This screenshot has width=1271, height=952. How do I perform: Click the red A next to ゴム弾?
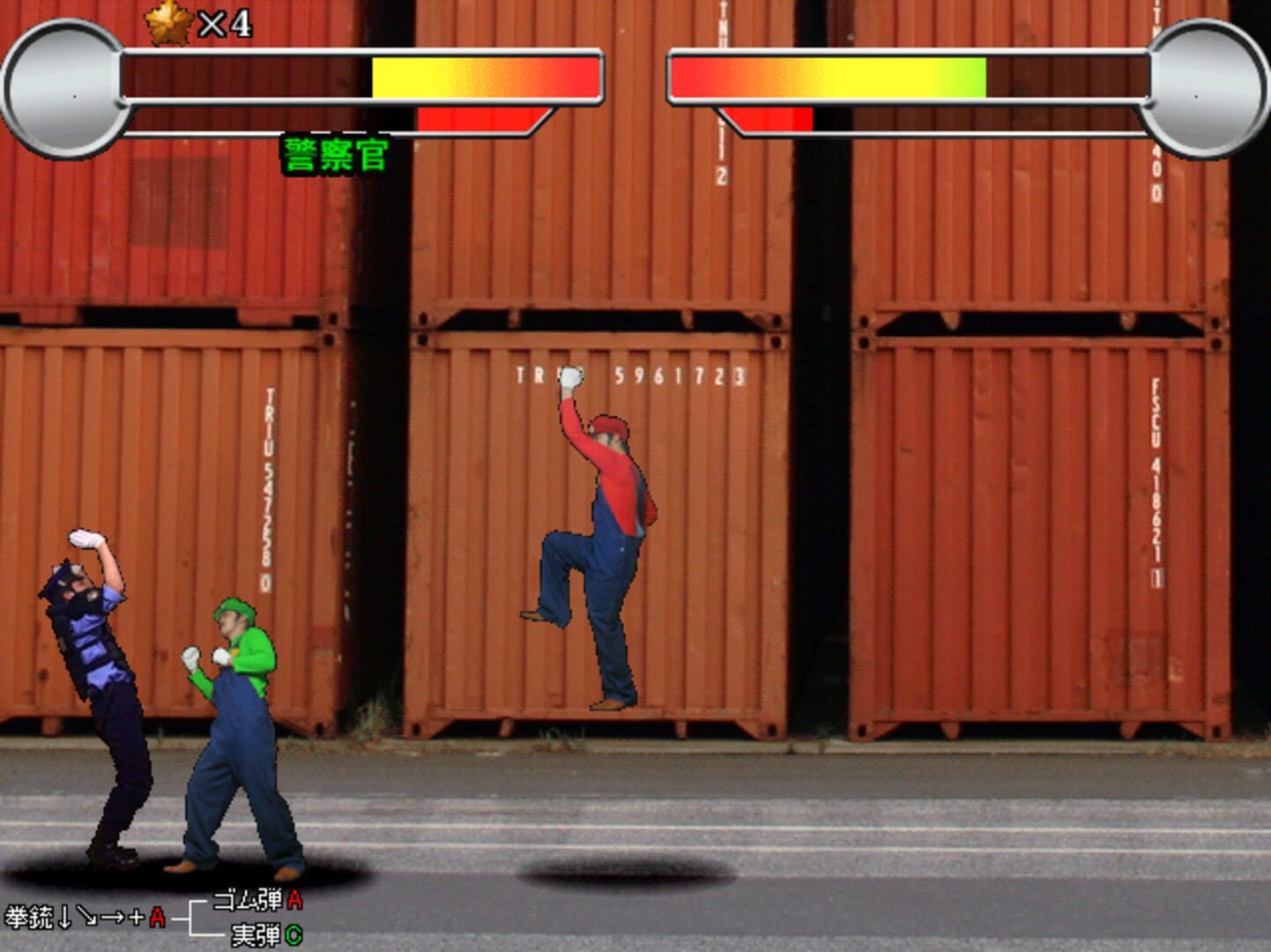(x=293, y=901)
